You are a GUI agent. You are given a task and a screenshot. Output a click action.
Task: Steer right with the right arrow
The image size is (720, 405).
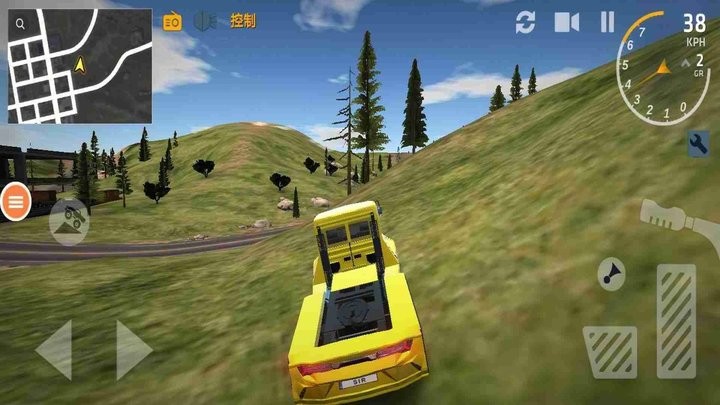[x=133, y=350]
